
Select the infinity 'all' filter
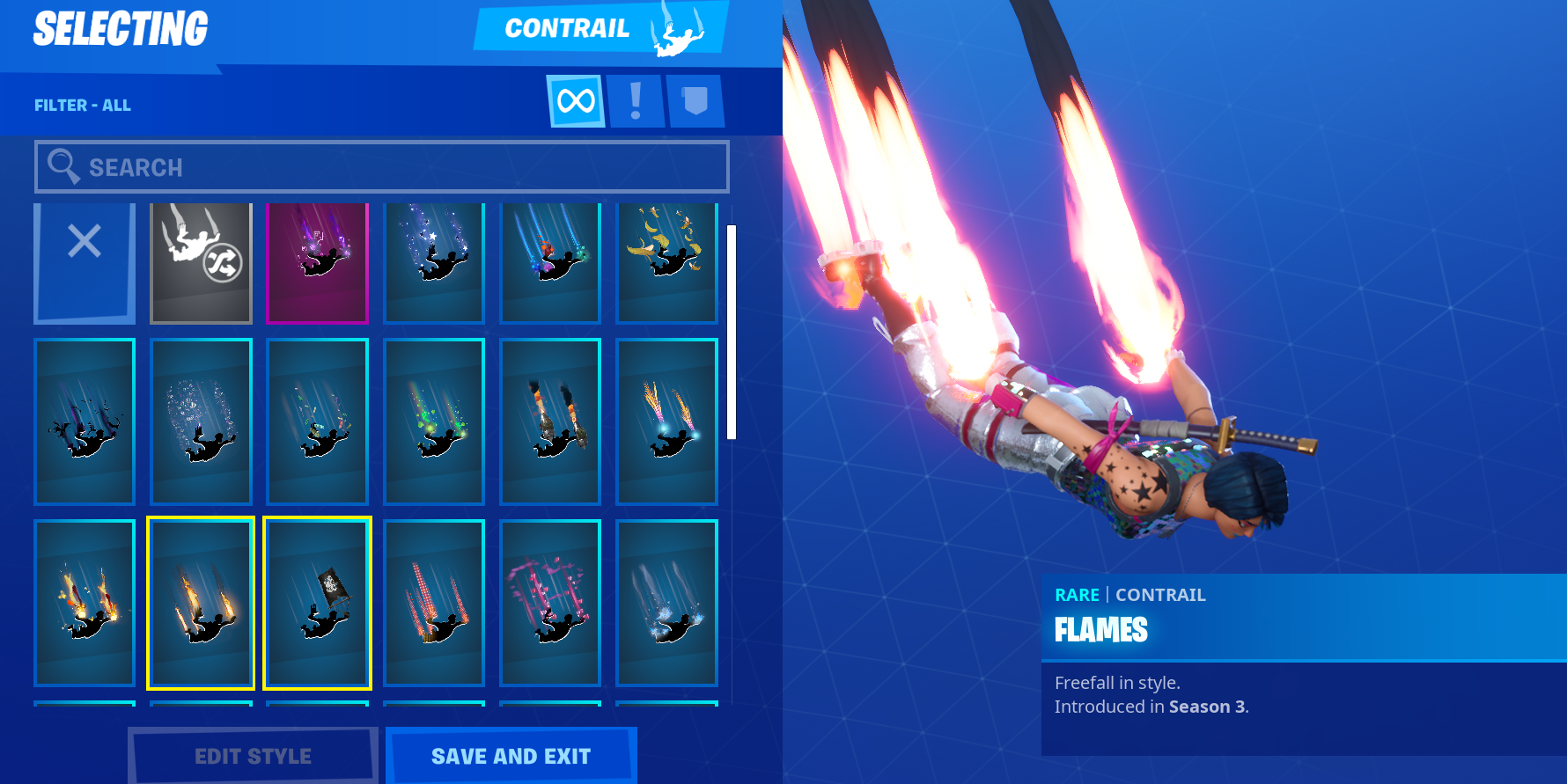point(576,101)
